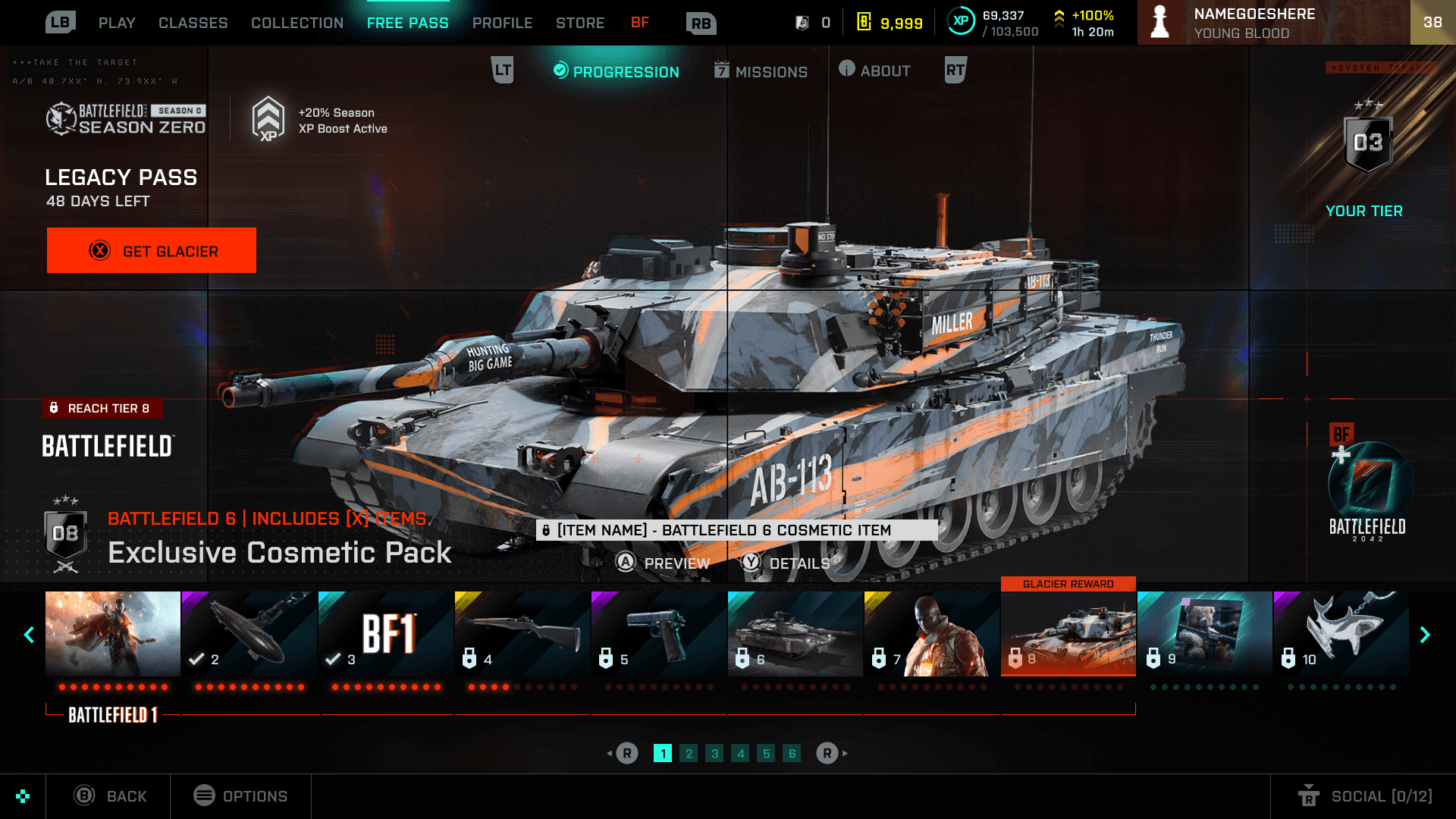Image resolution: width=1456 pixels, height=819 pixels.
Task: Choose the tier 5 pistol reward
Action: (658, 634)
